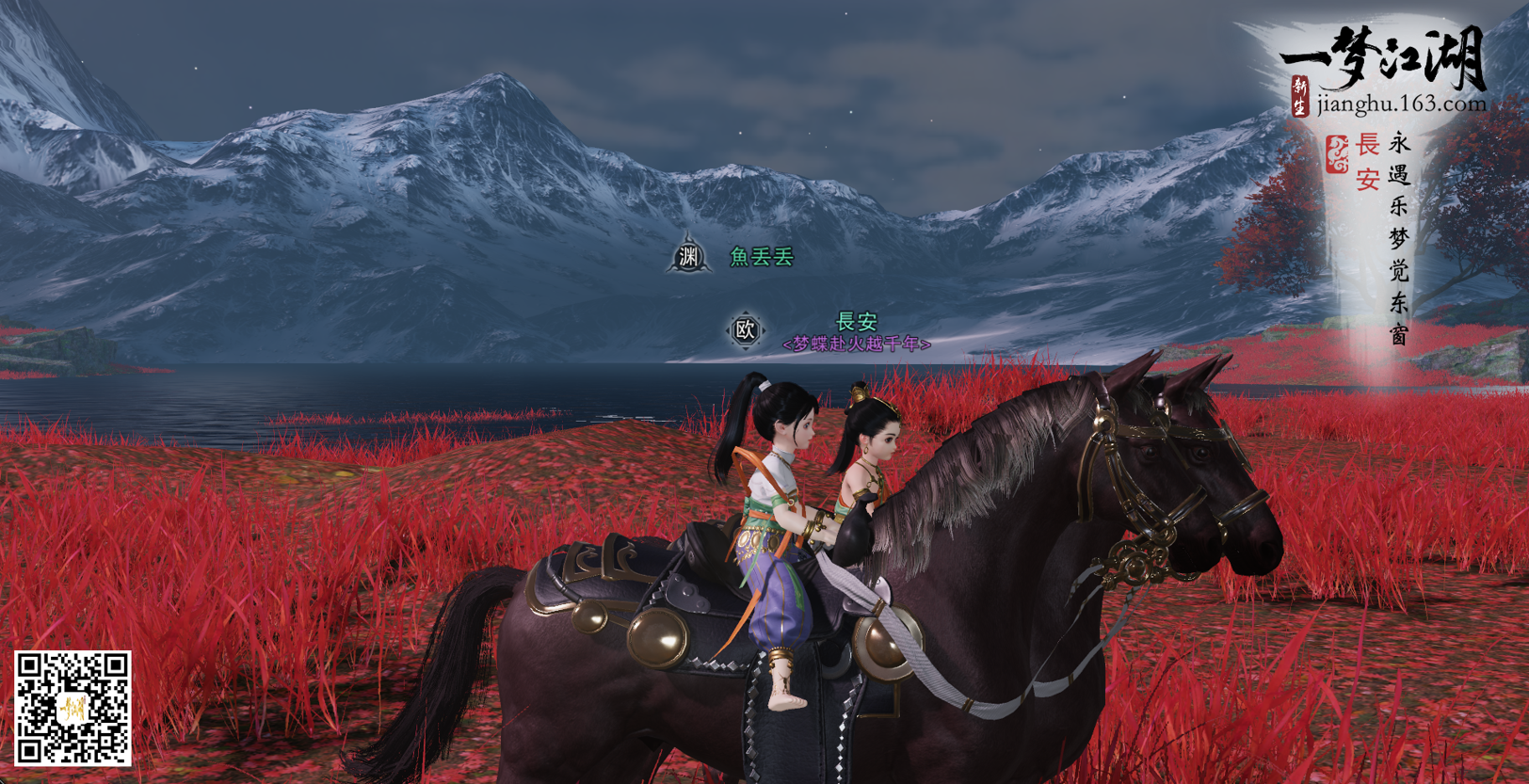Screen dimensions: 1529x784
Task: Click the 渊 emblem icon
Action: [x=689, y=256]
